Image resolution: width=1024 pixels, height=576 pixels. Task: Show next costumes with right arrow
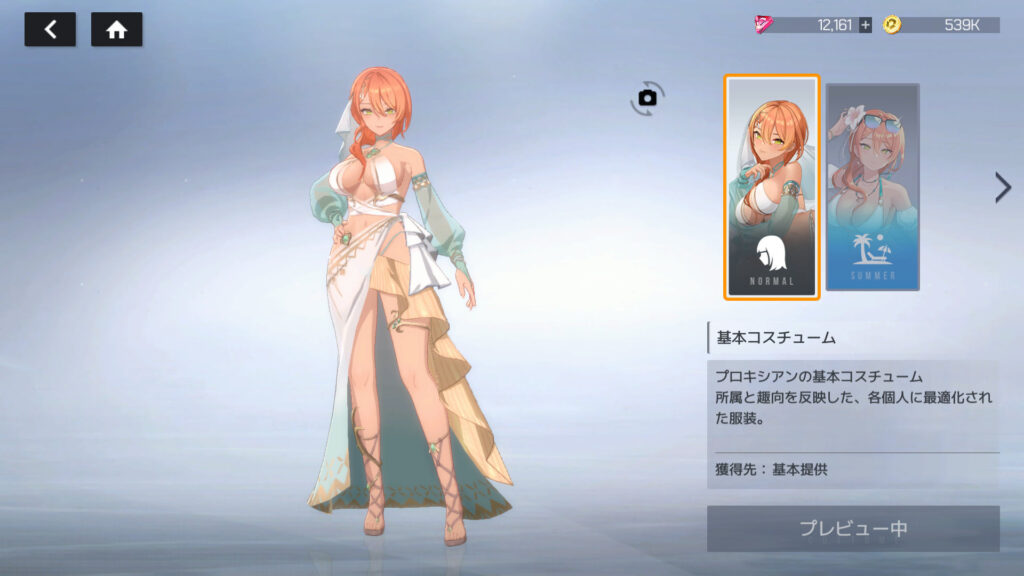(x=1002, y=187)
